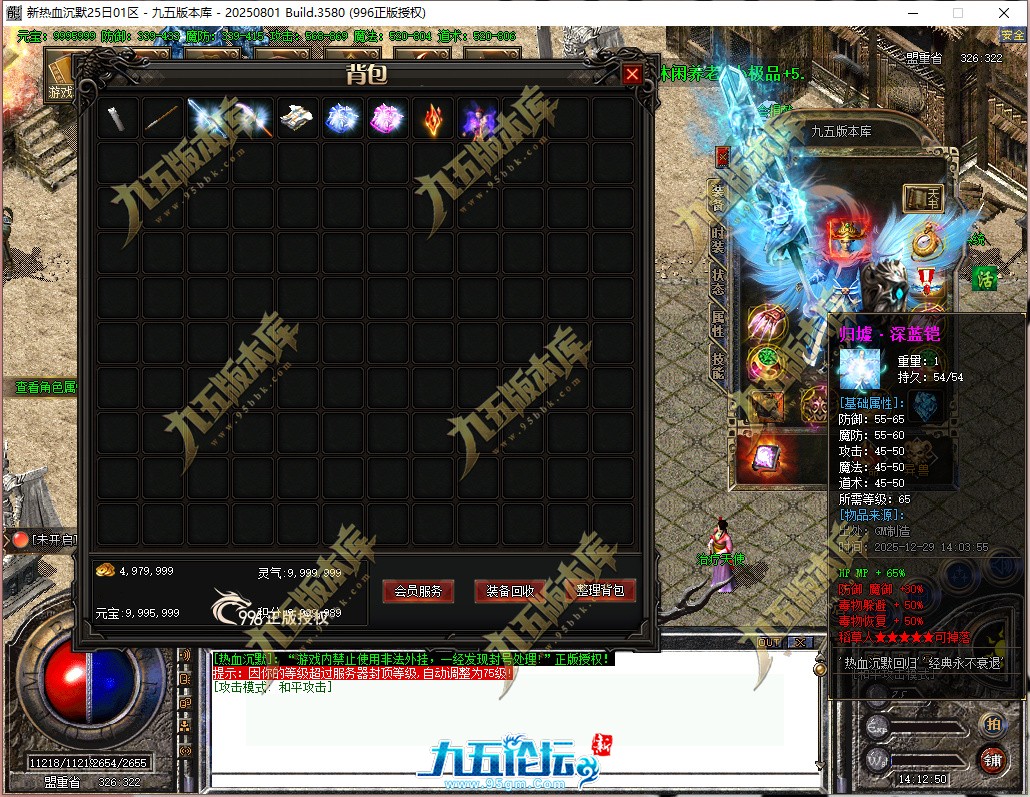The height and width of the screenshot is (797, 1030).
Task: Select the blue crystal cluster item
Action: tap(342, 119)
